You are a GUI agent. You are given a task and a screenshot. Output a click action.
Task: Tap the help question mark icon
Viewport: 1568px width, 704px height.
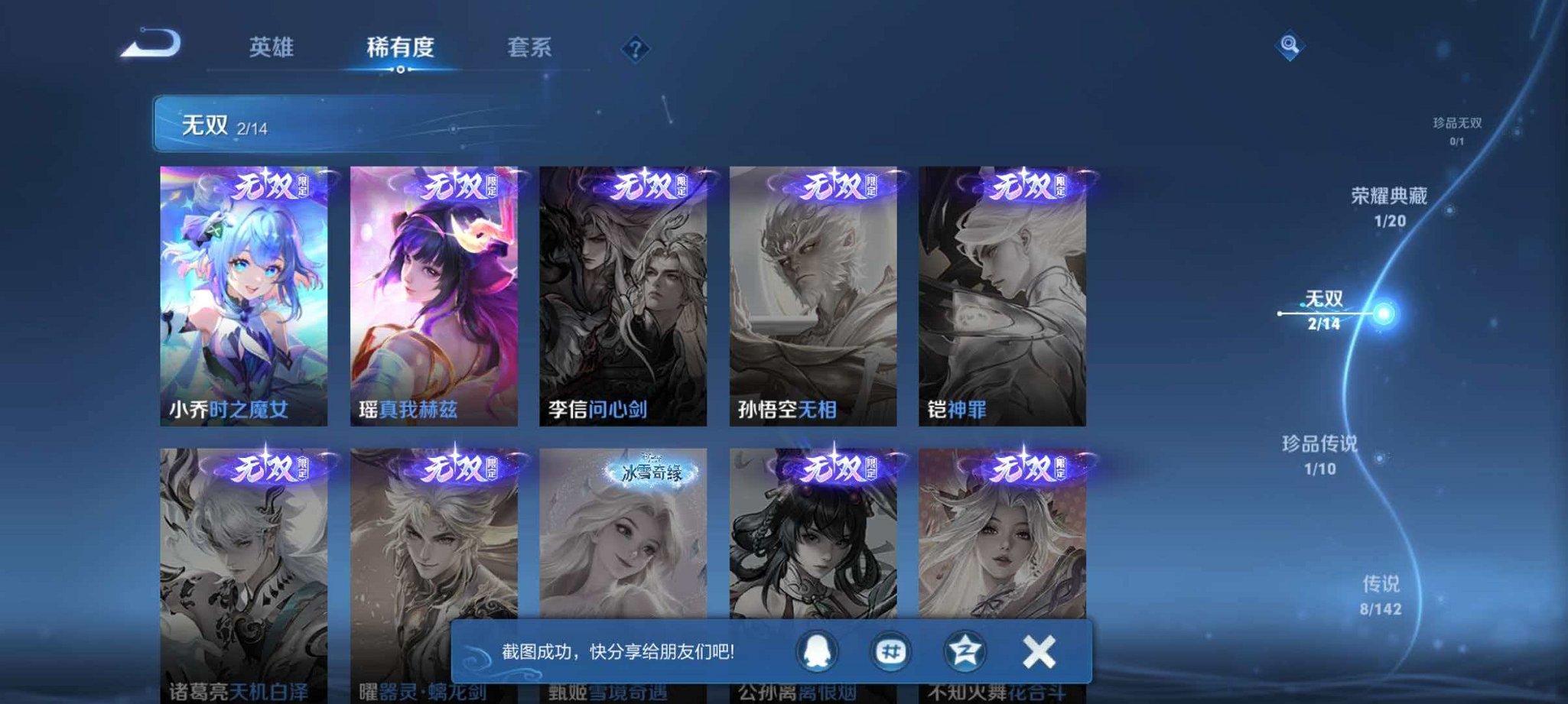point(635,48)
